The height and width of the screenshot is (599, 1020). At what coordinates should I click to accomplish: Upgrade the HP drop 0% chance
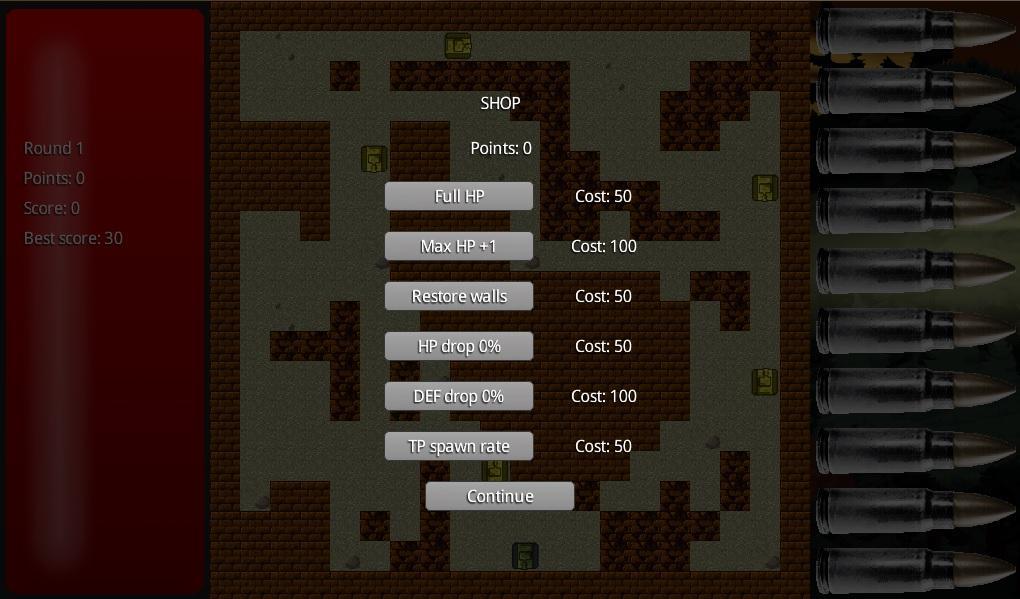(x=459, y=346)
